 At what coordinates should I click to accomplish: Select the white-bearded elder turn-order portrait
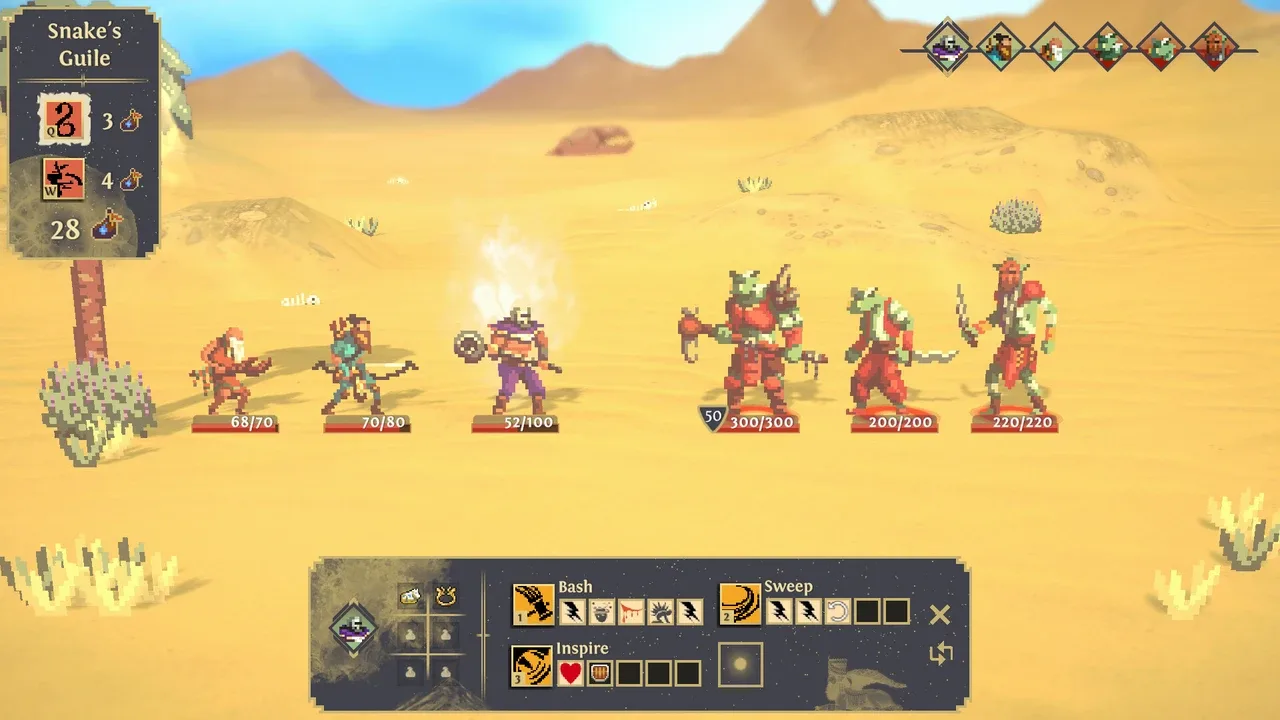[x=1054, y=46]
